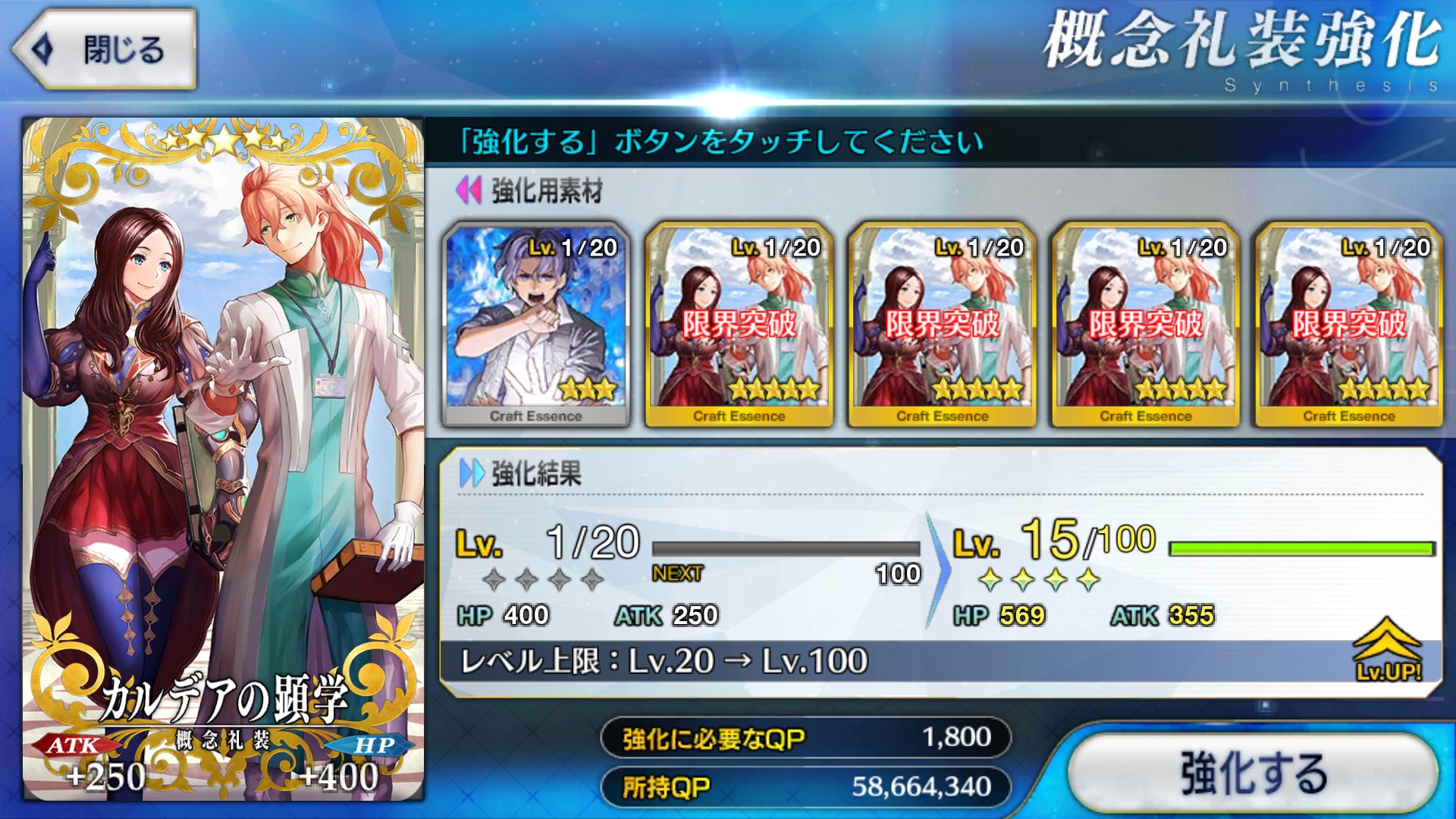Confirm enhancement with 強化する button
This screenshot has height=819, width=1456.
point(1253,772)
